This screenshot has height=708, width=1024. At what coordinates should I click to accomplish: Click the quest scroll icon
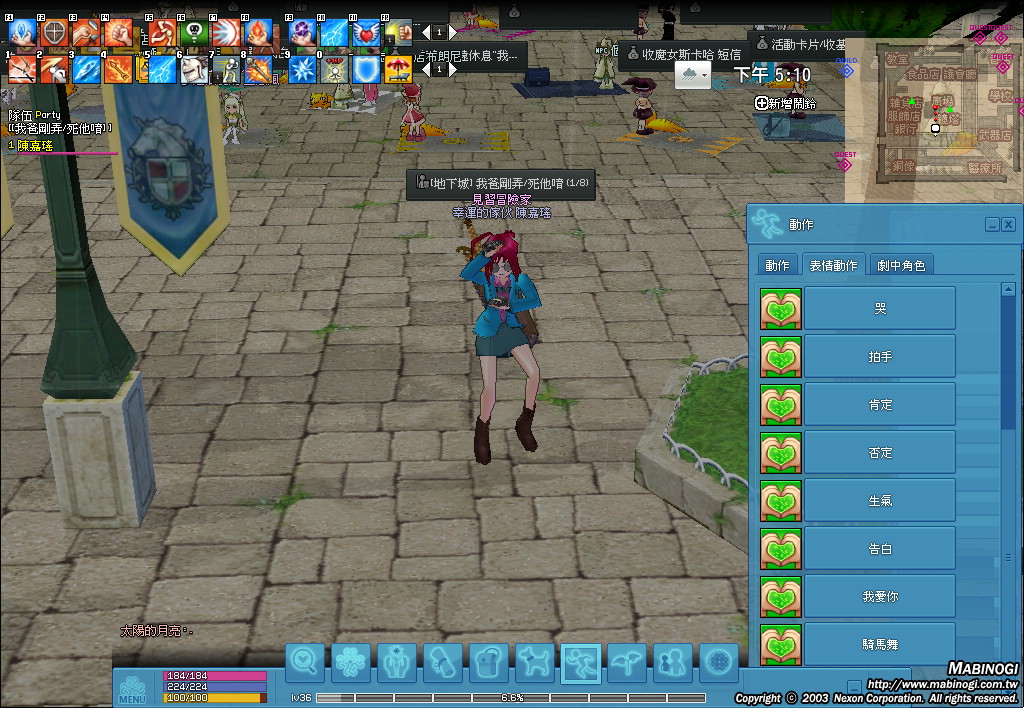click(x=442, y=662)
